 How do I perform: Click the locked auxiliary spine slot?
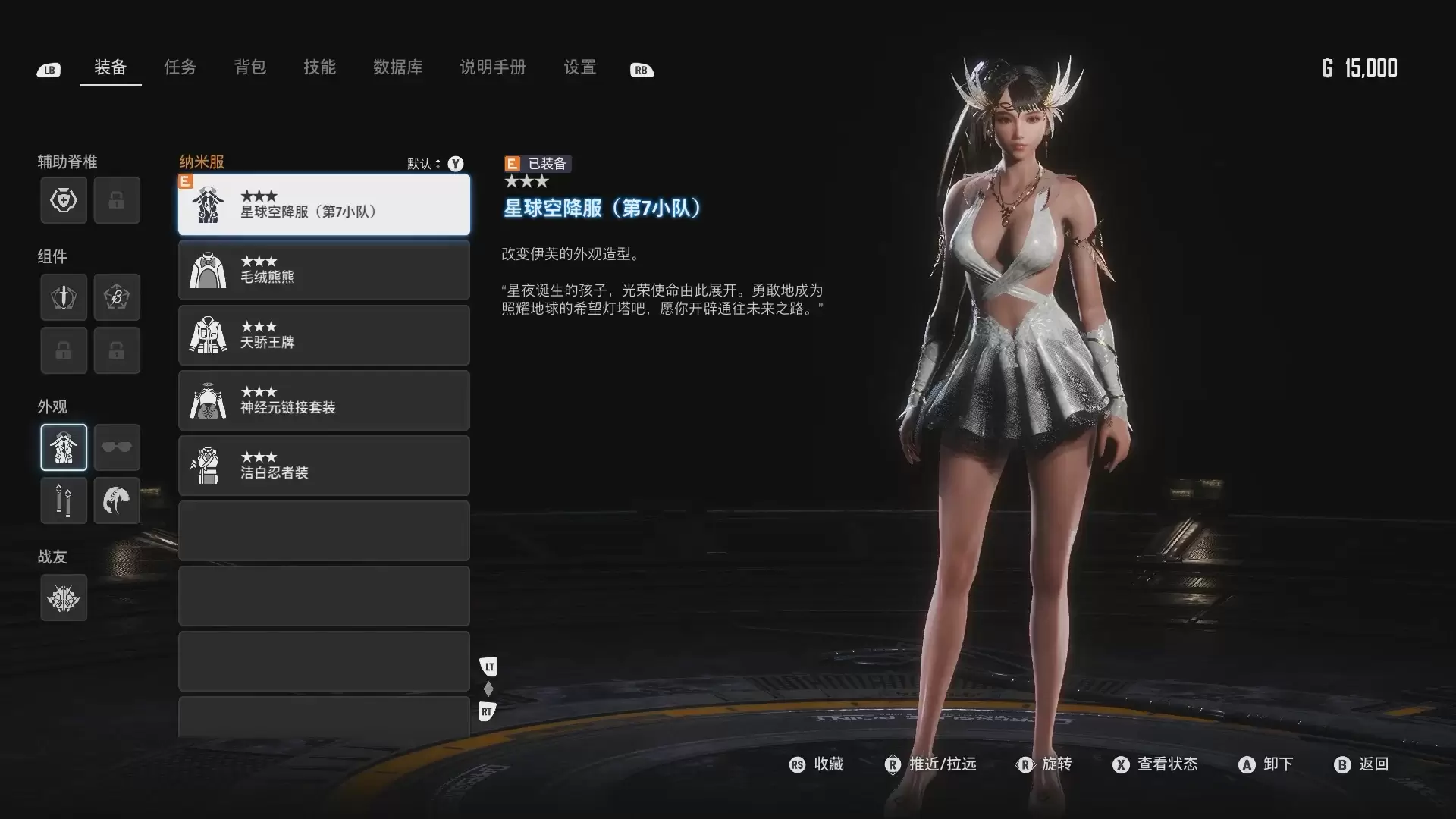point(117,200)
